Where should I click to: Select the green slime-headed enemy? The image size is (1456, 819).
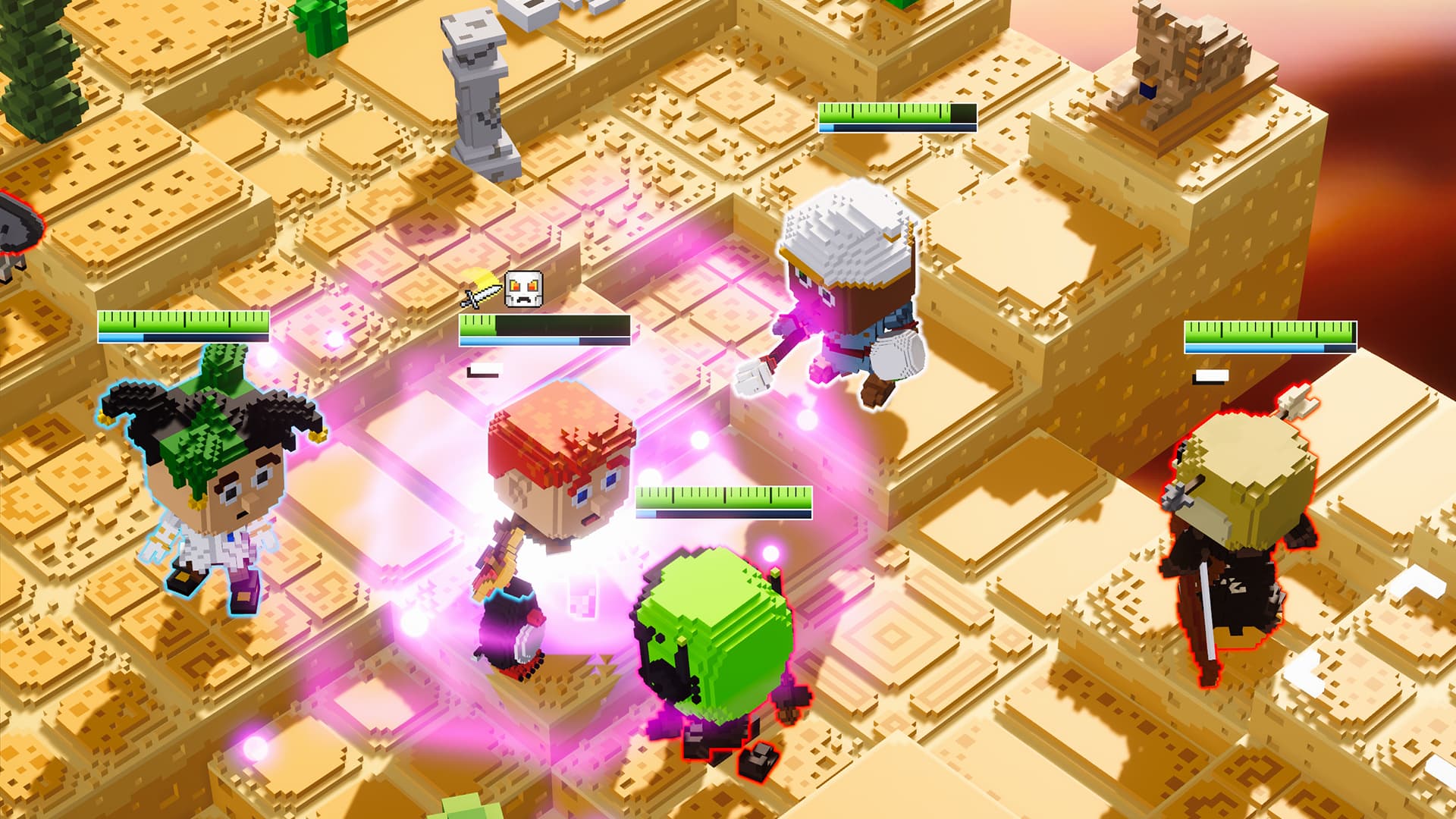click(x=713, y=629)
